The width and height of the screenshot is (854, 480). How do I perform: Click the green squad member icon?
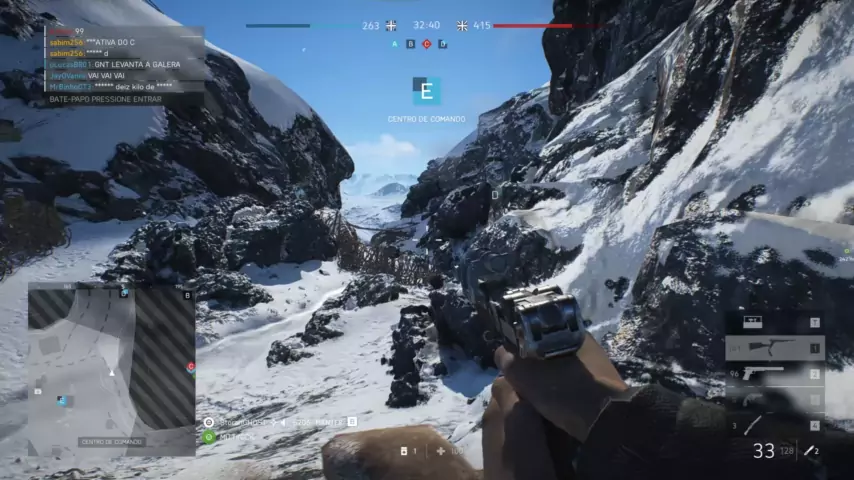coord(209,436)
